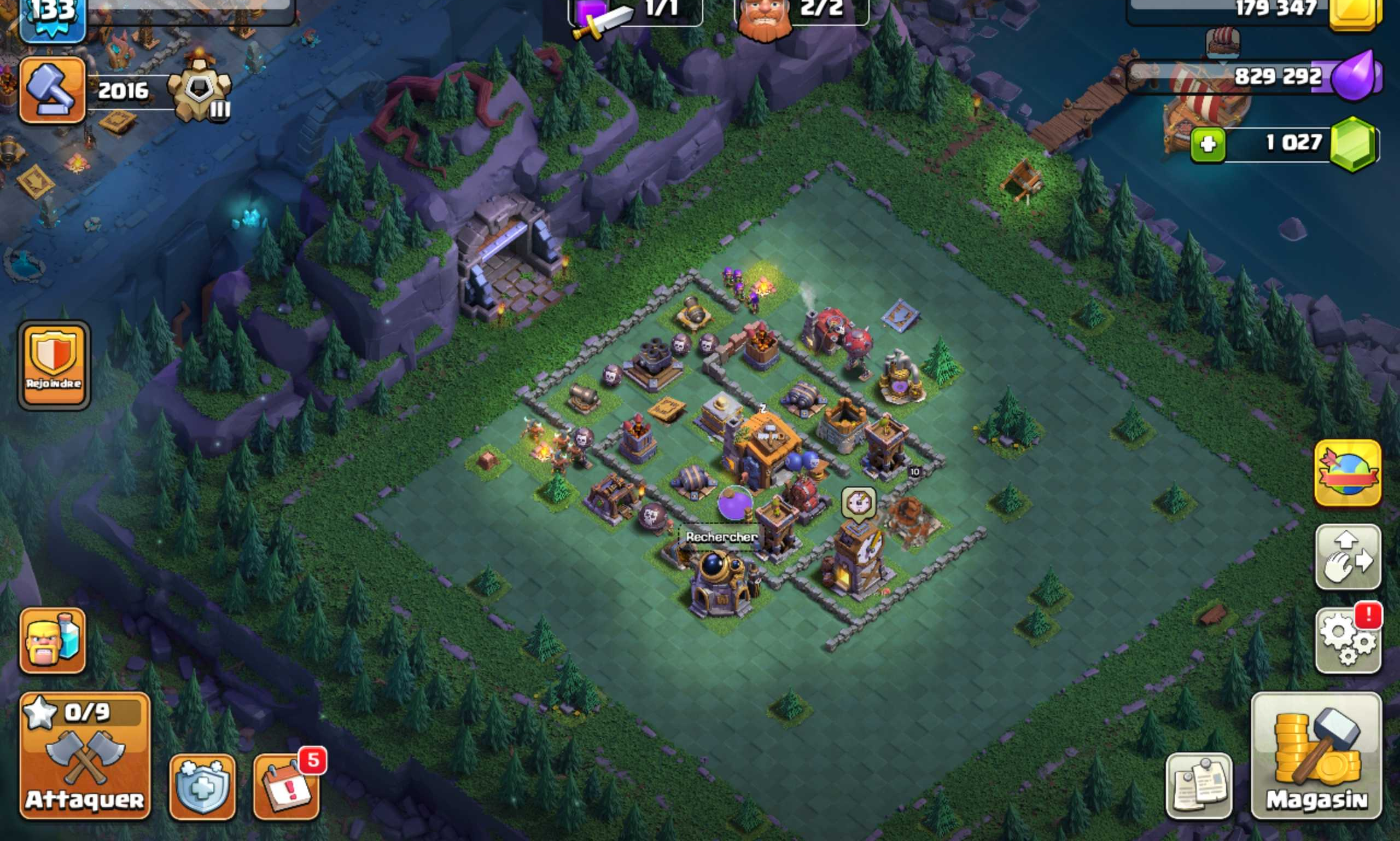Image resolution: width=1400 pixels, height=841 pixels.
Task: Enter village edit layout mode
Action: (1347, 556)
